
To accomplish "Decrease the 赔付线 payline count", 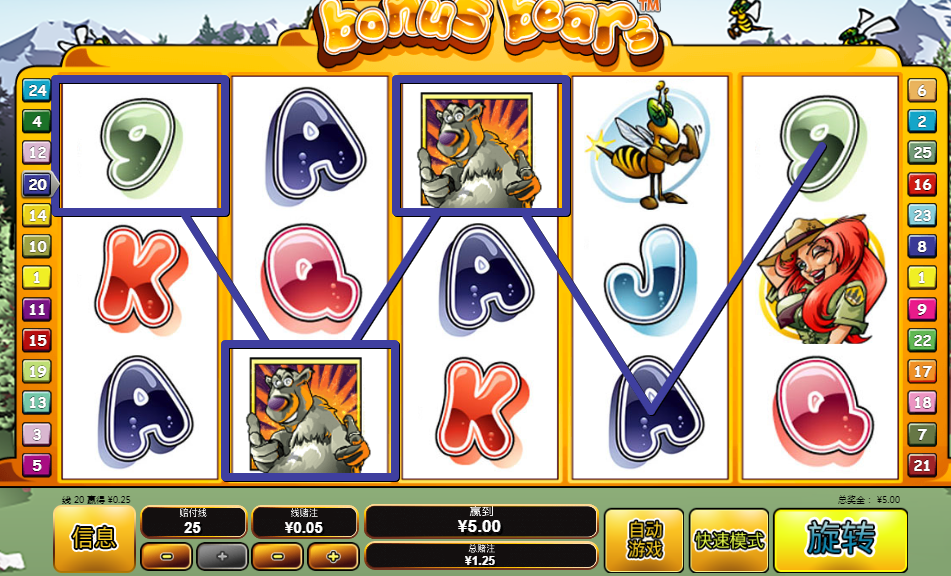I will point(166,556).
